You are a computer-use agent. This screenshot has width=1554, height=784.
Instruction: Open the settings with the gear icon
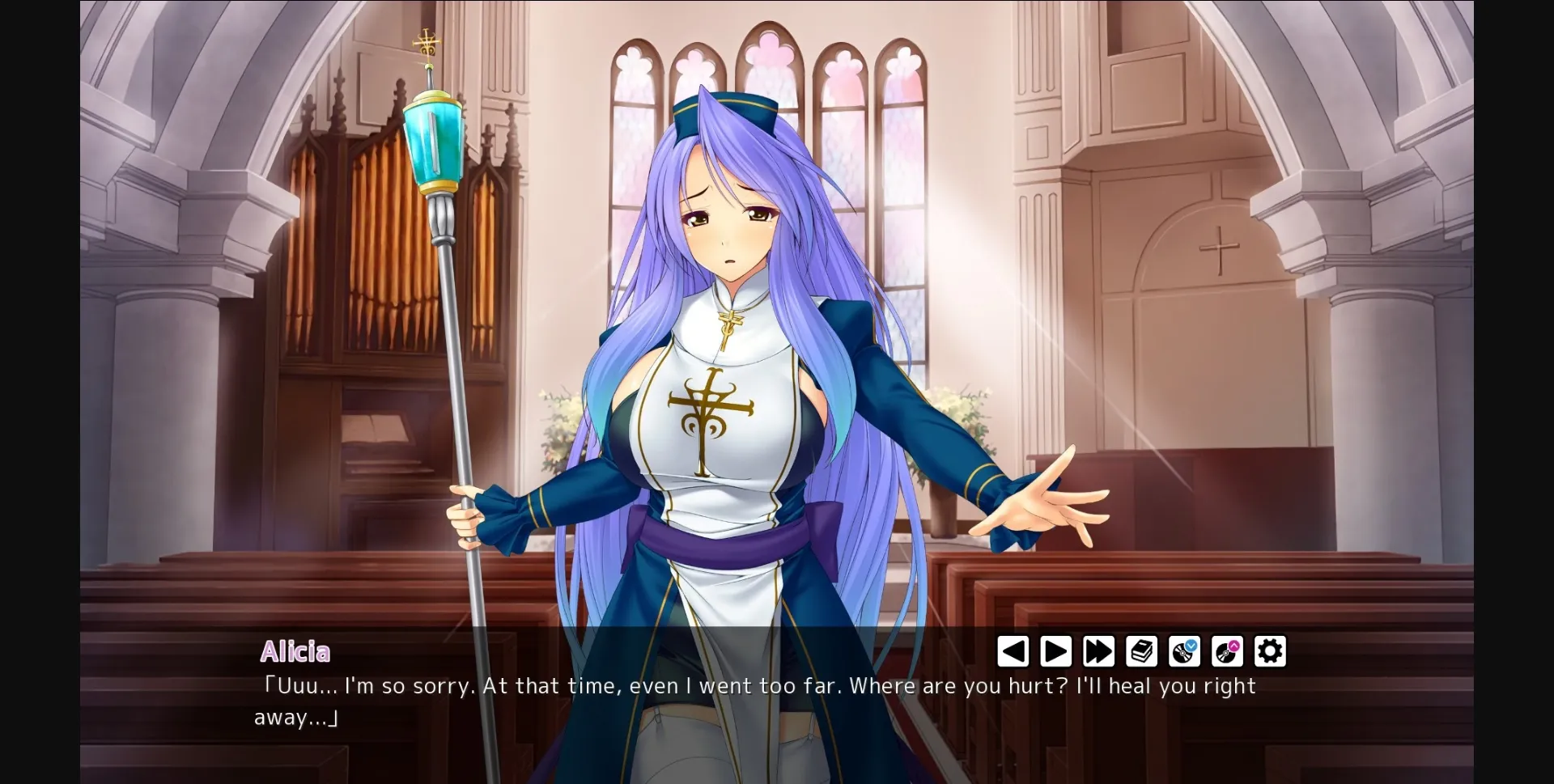click(x=1270, y=651)
